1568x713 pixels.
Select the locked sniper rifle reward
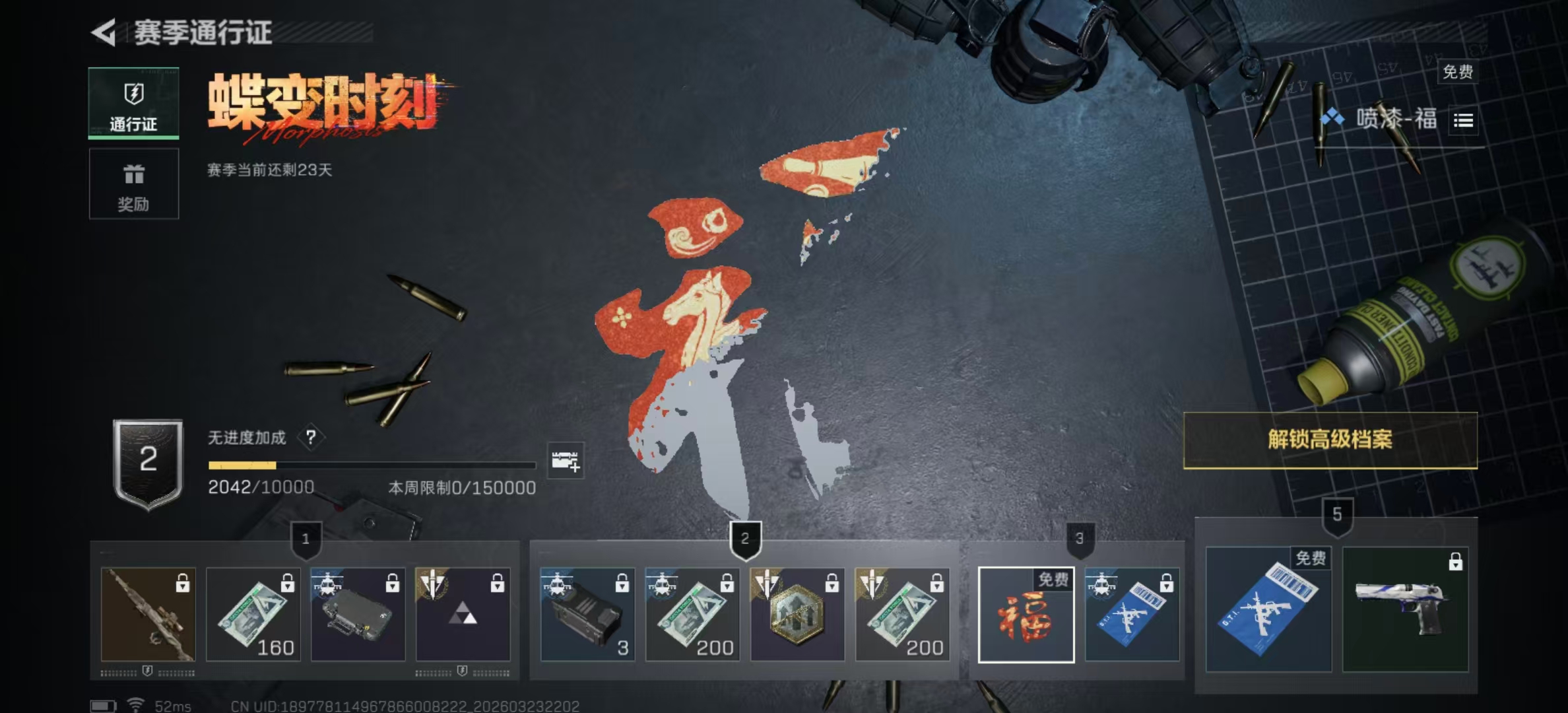pyautogui.click(x=148, y=615)
